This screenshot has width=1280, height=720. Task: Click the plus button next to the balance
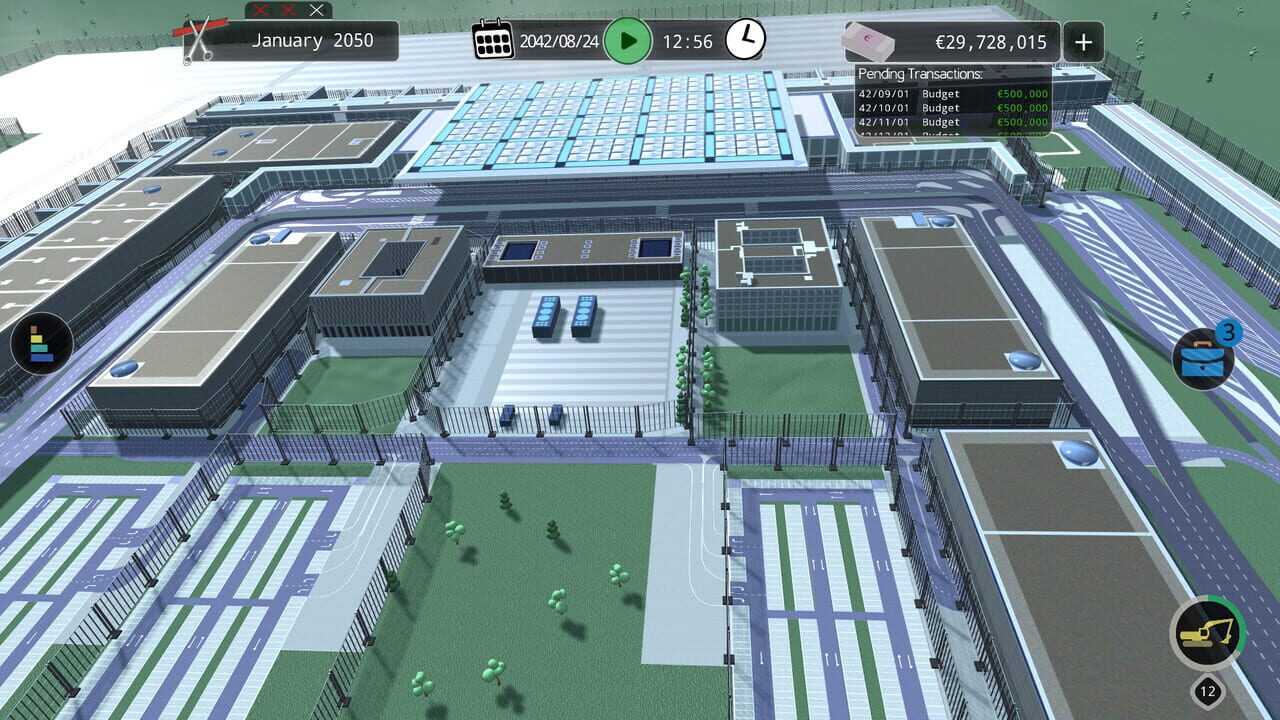pyautogui.click(x=1083, y=41)
